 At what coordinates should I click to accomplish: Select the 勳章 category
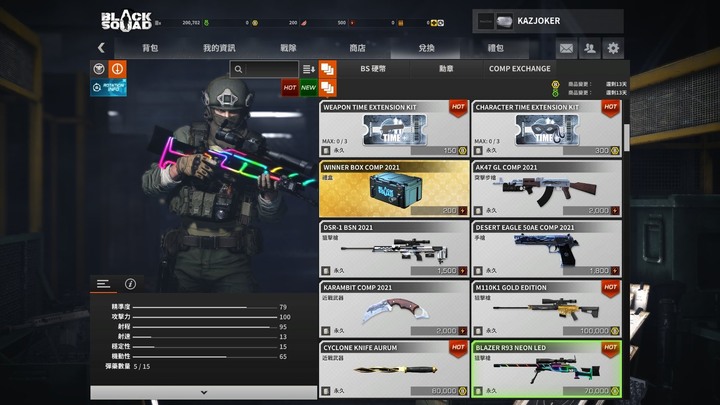tap(446, 69)
